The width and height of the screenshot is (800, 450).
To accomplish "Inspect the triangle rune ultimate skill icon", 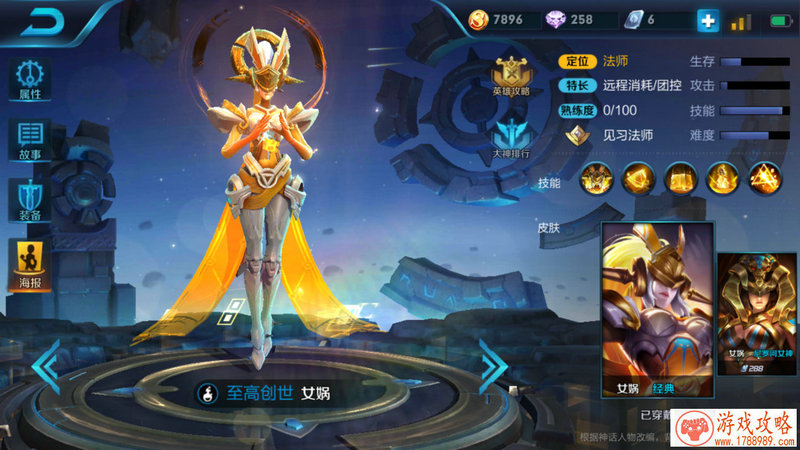I will tap(765, 179).
